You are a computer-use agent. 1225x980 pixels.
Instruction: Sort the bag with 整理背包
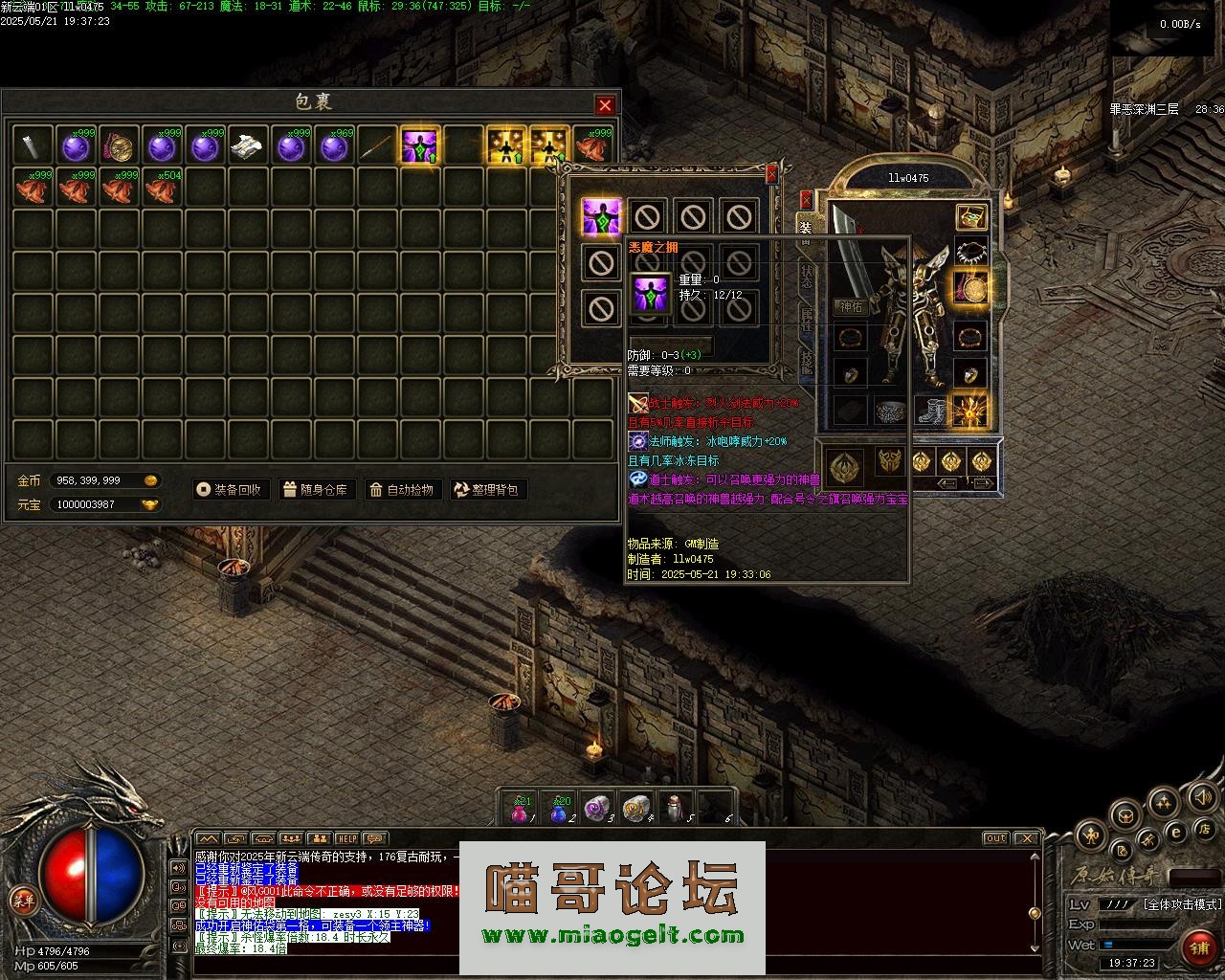tap(487, 490)
